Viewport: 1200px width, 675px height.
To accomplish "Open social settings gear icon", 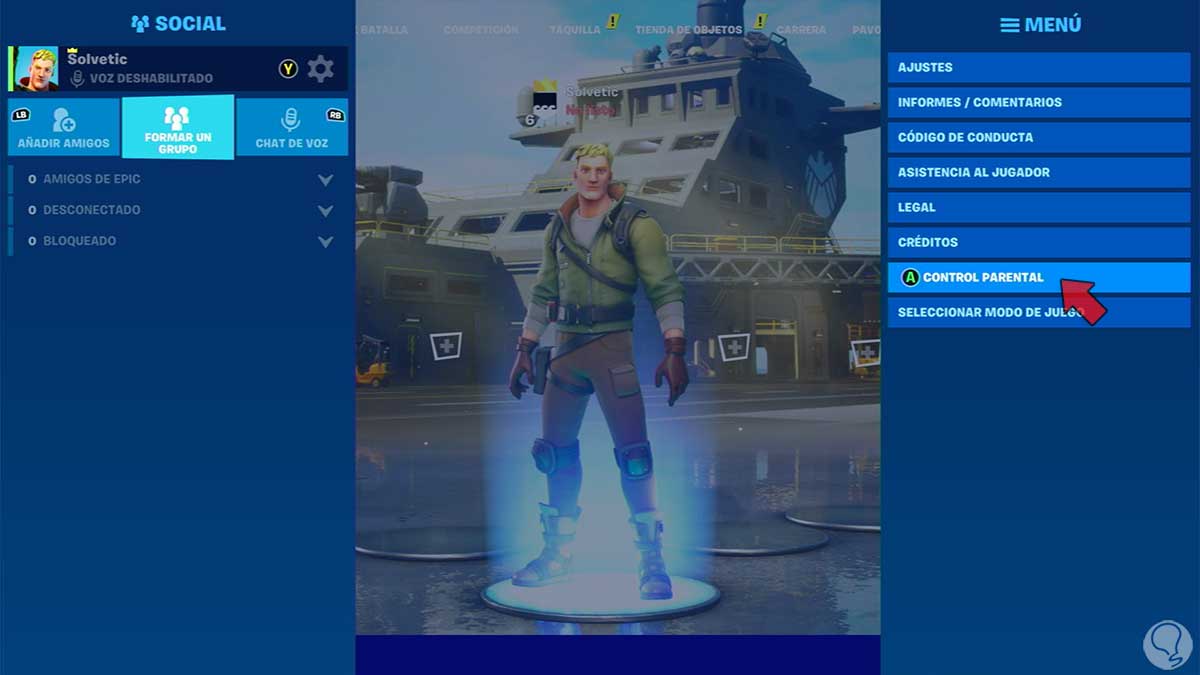I will tap(320, 69).
